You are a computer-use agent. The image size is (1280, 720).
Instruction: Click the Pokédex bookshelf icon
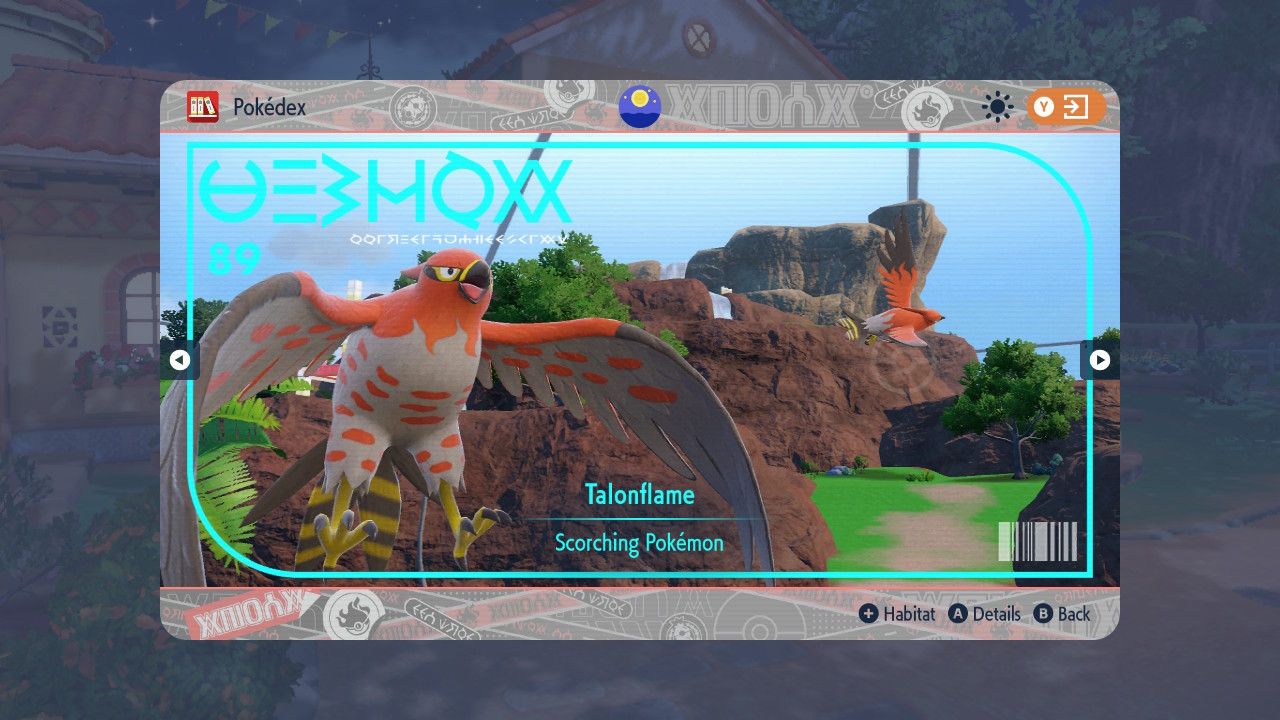click(203, 107)
